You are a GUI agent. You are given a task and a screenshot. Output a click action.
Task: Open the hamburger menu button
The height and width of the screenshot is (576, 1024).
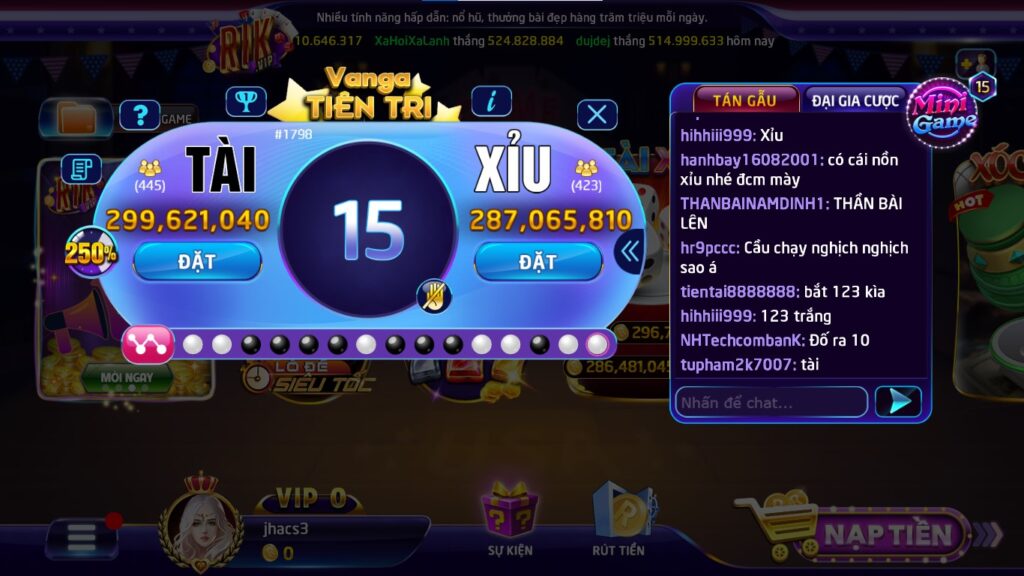click(82, 537)
